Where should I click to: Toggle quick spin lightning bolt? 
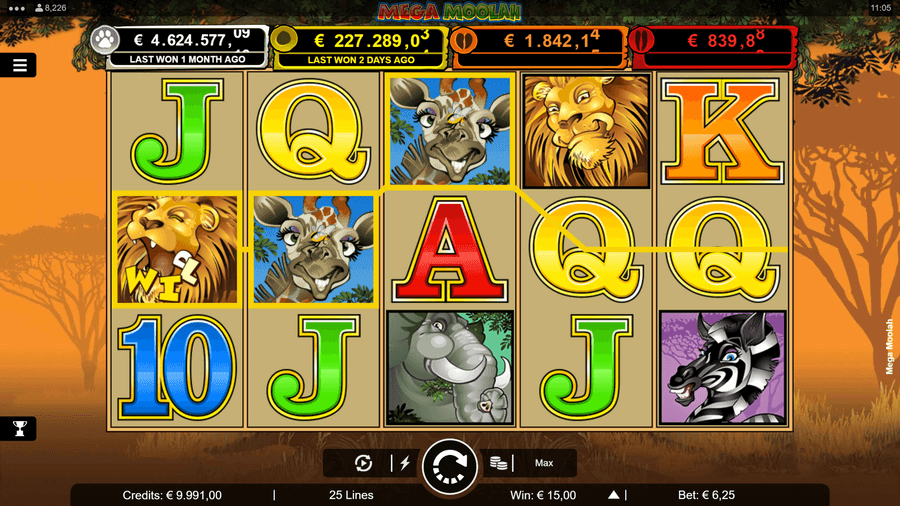click(405, 463)
